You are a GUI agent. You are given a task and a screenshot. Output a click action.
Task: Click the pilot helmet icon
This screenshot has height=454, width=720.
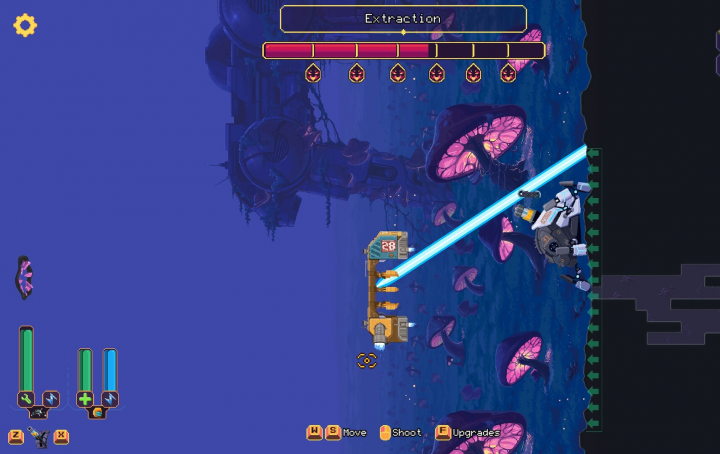[x=97, y=413]
